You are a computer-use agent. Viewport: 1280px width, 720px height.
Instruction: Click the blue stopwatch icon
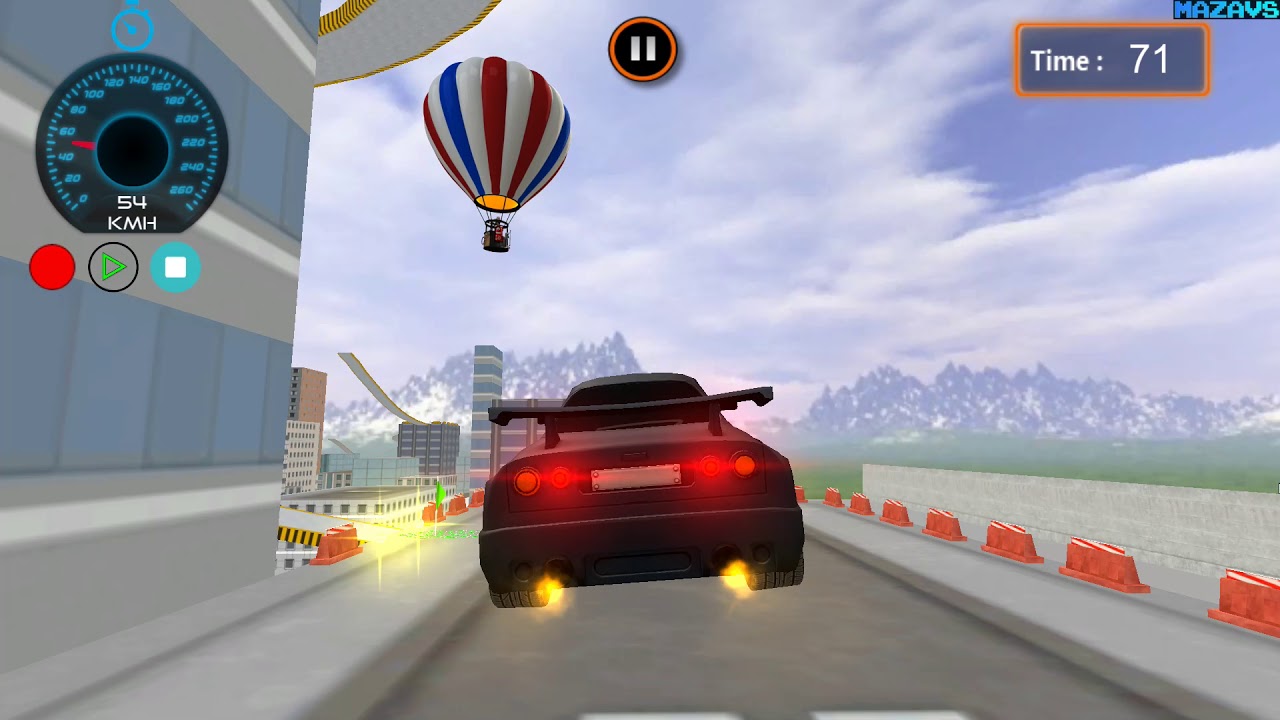click(131, 28)
